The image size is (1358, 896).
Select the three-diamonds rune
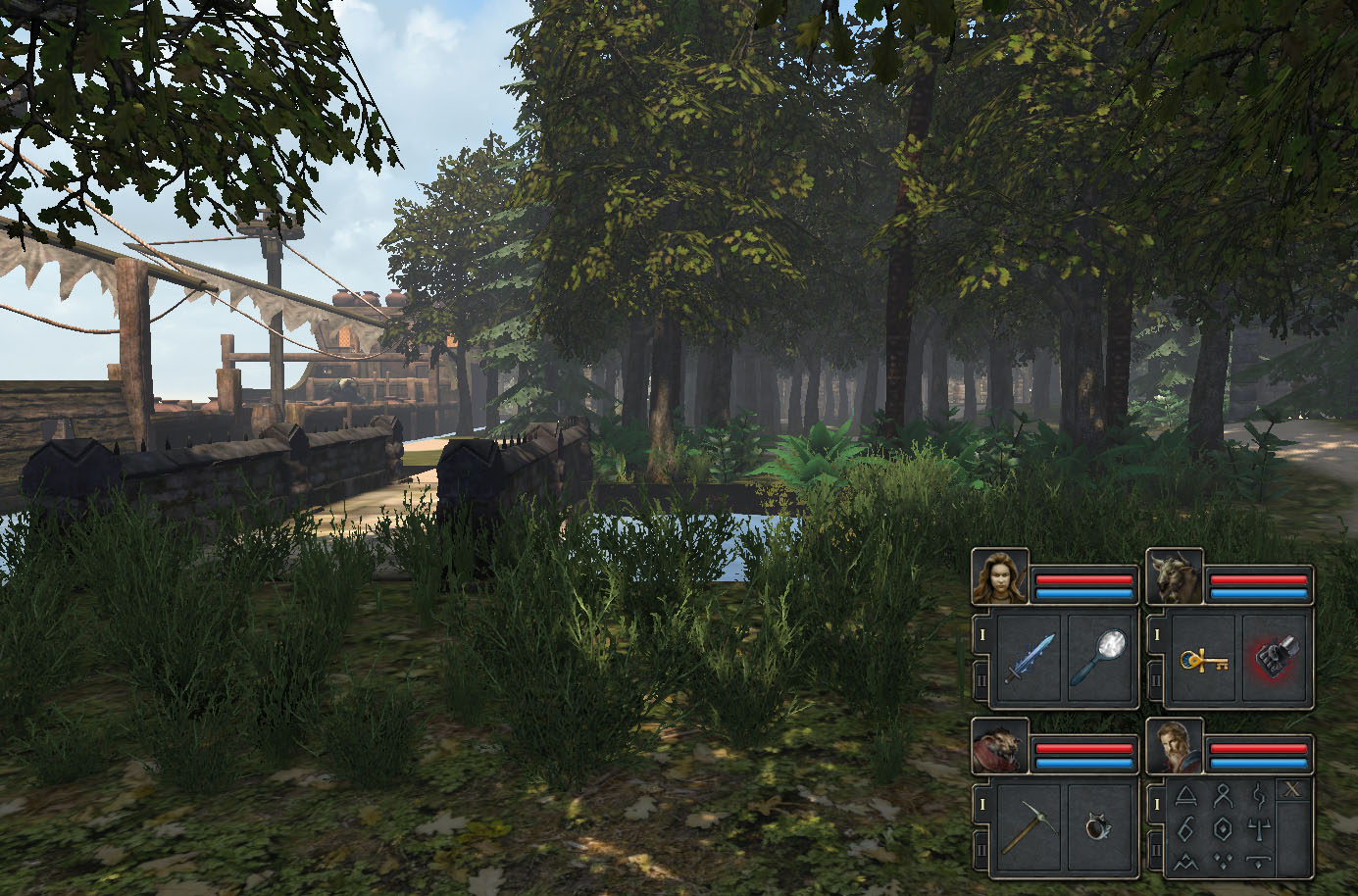tap(1223, 862)
